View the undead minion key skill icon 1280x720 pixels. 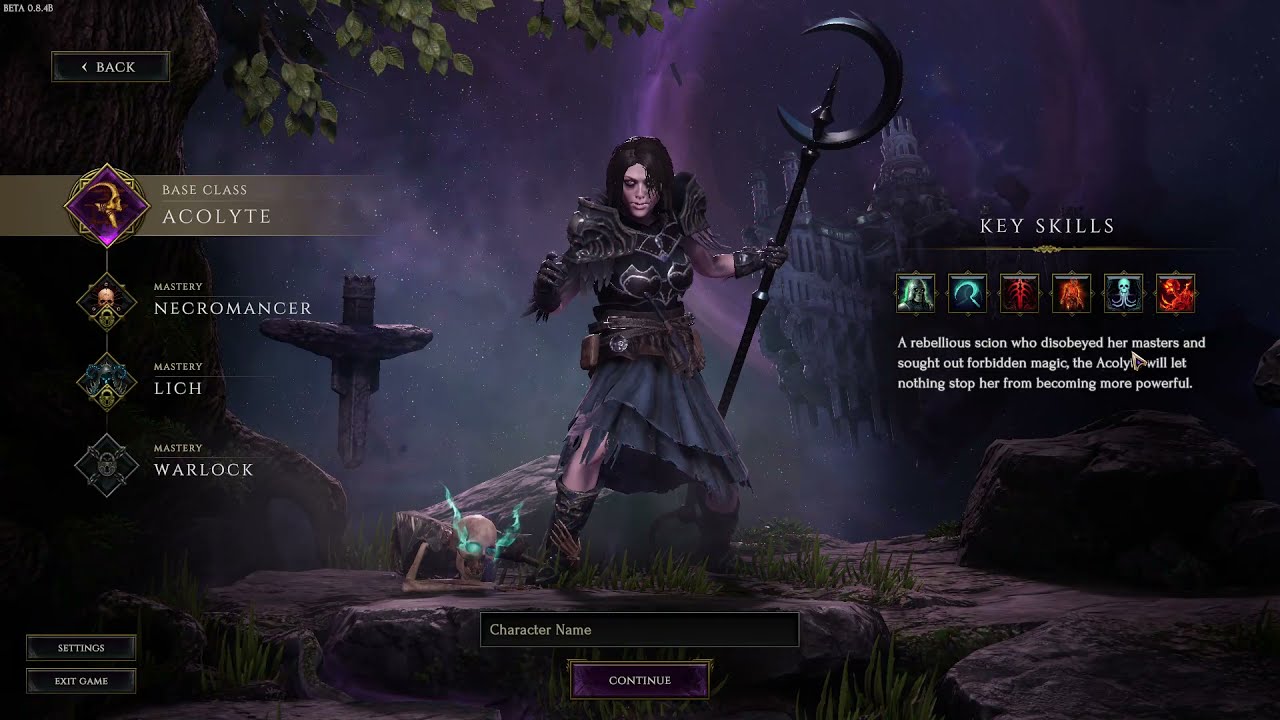click(915, 292)
